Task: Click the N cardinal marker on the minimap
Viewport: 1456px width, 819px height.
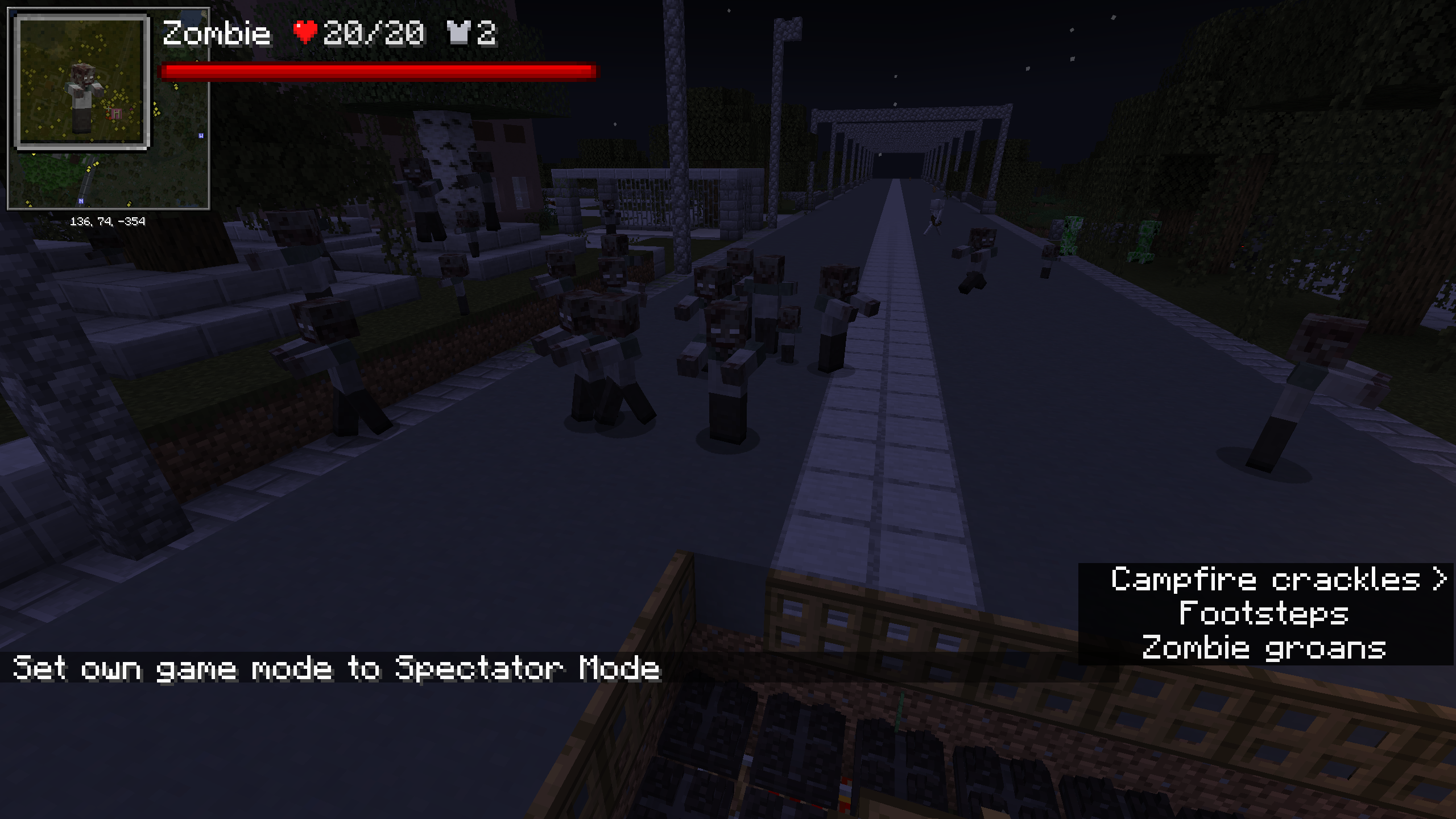Action: pos(81,201)
